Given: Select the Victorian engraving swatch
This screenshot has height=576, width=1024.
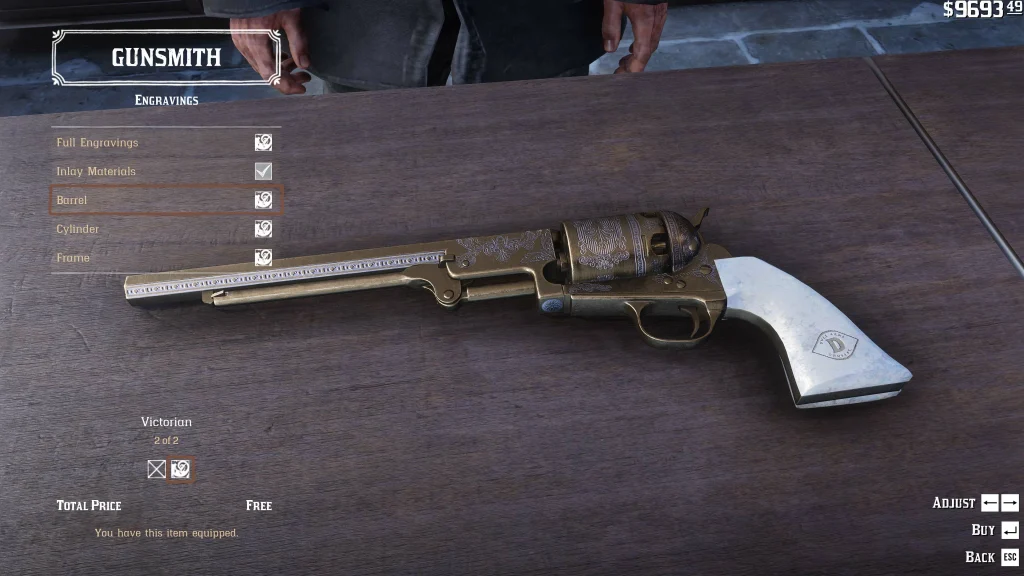Looking at the screenshot, I should (181, 469).
